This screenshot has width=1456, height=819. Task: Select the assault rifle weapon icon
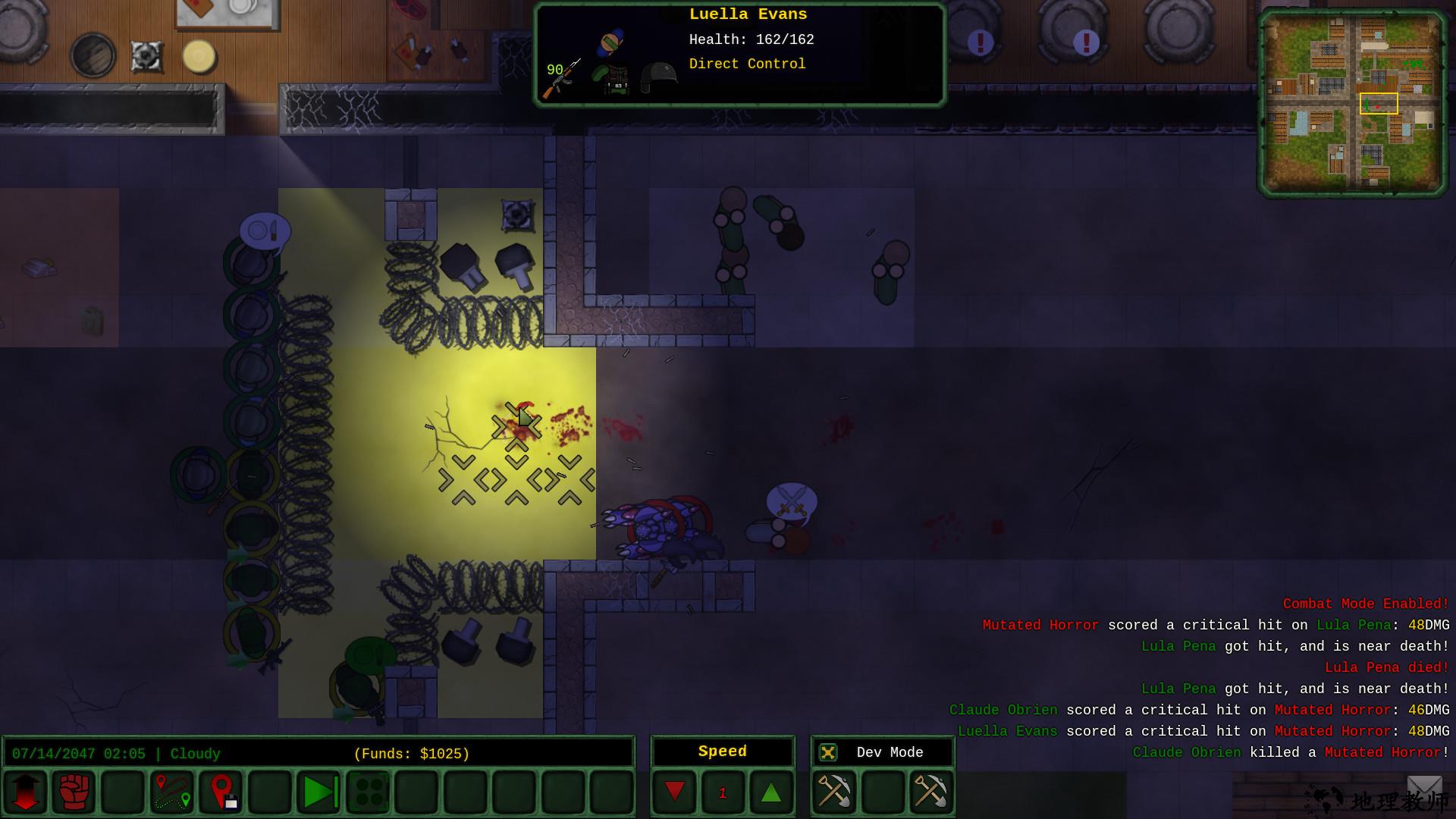tap(561, 80)
